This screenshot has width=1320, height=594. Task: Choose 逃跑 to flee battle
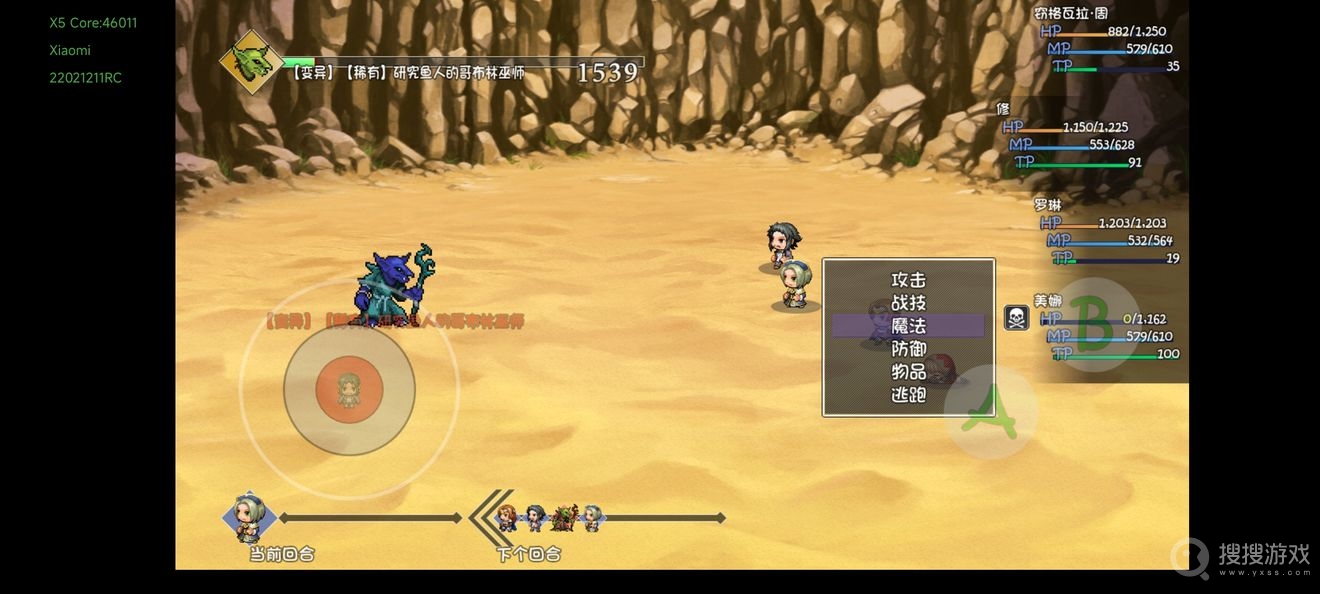[x=908, y=395]
